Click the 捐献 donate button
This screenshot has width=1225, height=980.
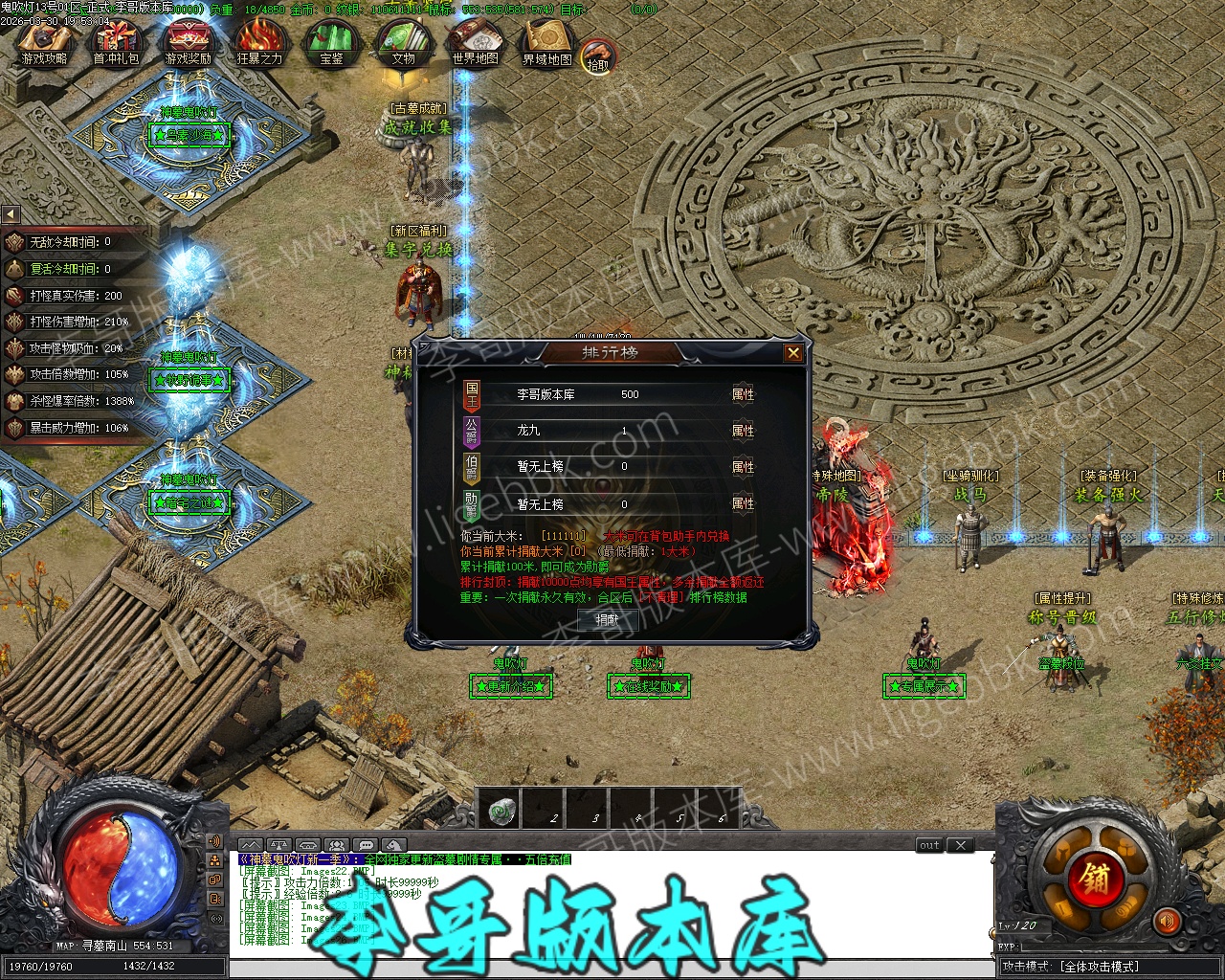[x=608, y=619]
